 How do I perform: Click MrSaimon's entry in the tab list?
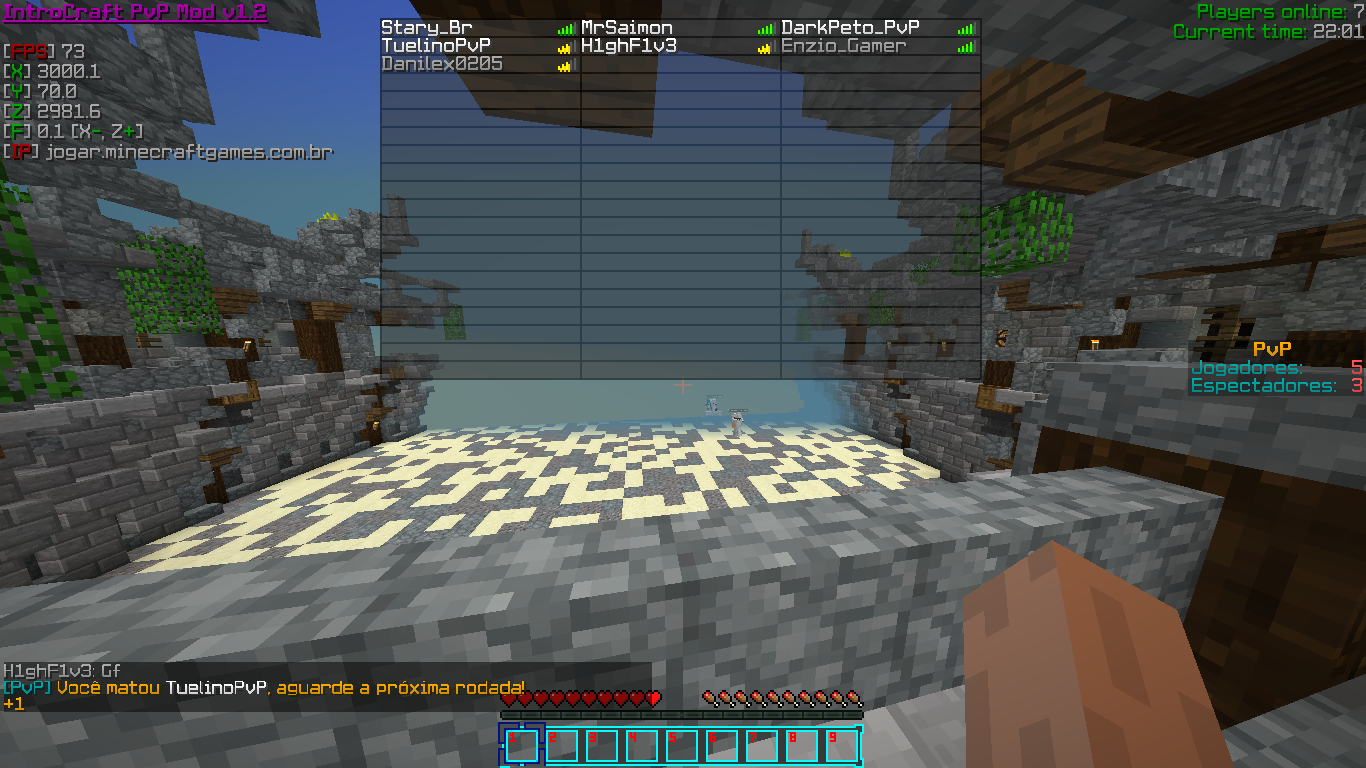tap(627, 28)
